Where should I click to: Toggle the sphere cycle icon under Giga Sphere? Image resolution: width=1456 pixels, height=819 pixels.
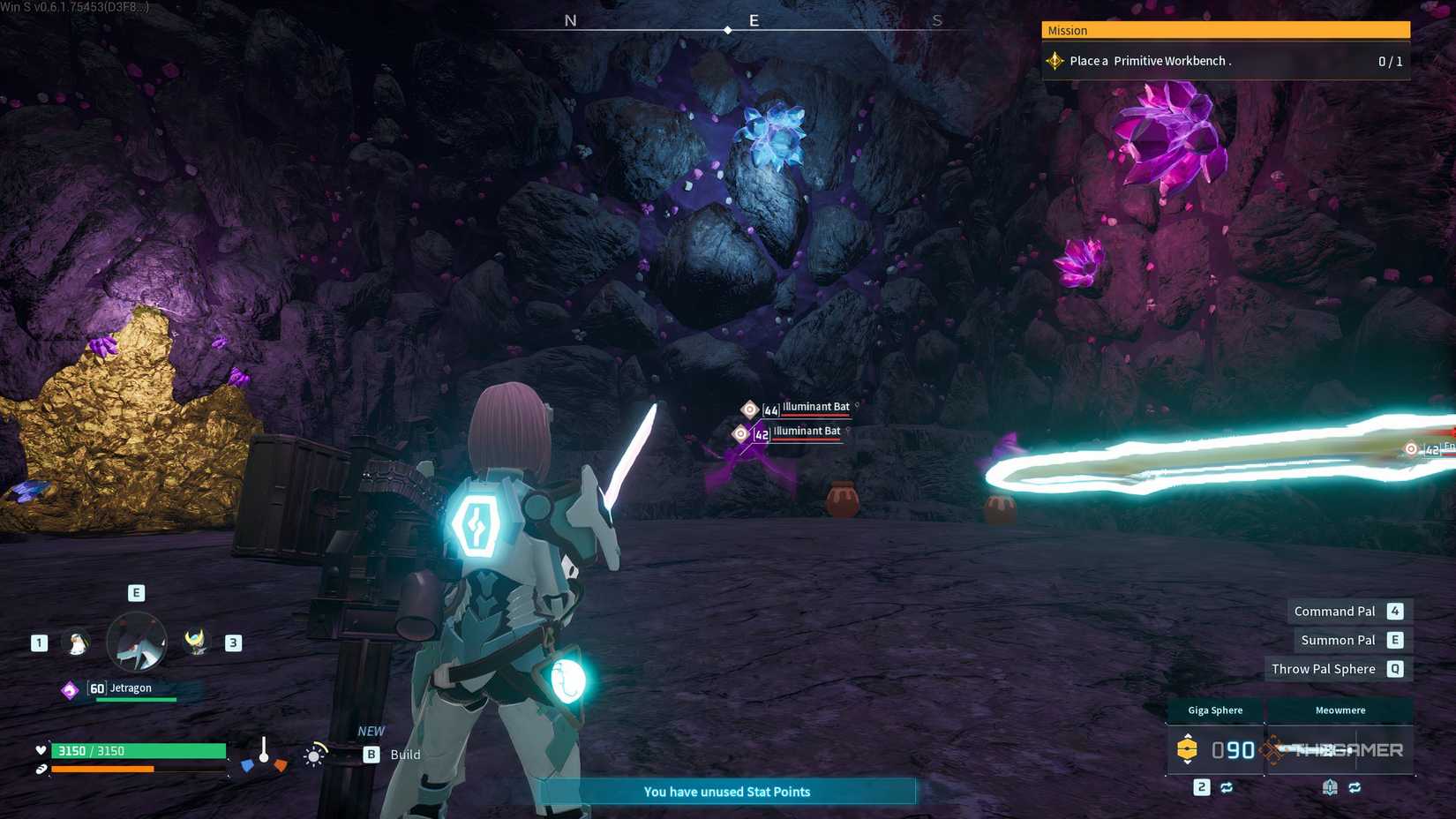pos(1227,787)
